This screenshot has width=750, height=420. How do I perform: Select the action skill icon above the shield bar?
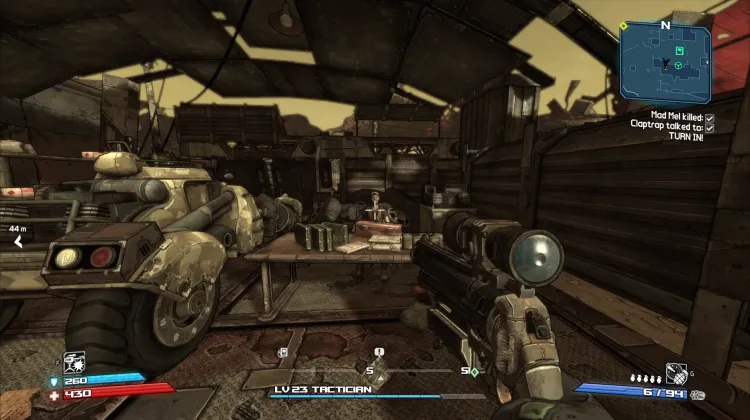75,361
